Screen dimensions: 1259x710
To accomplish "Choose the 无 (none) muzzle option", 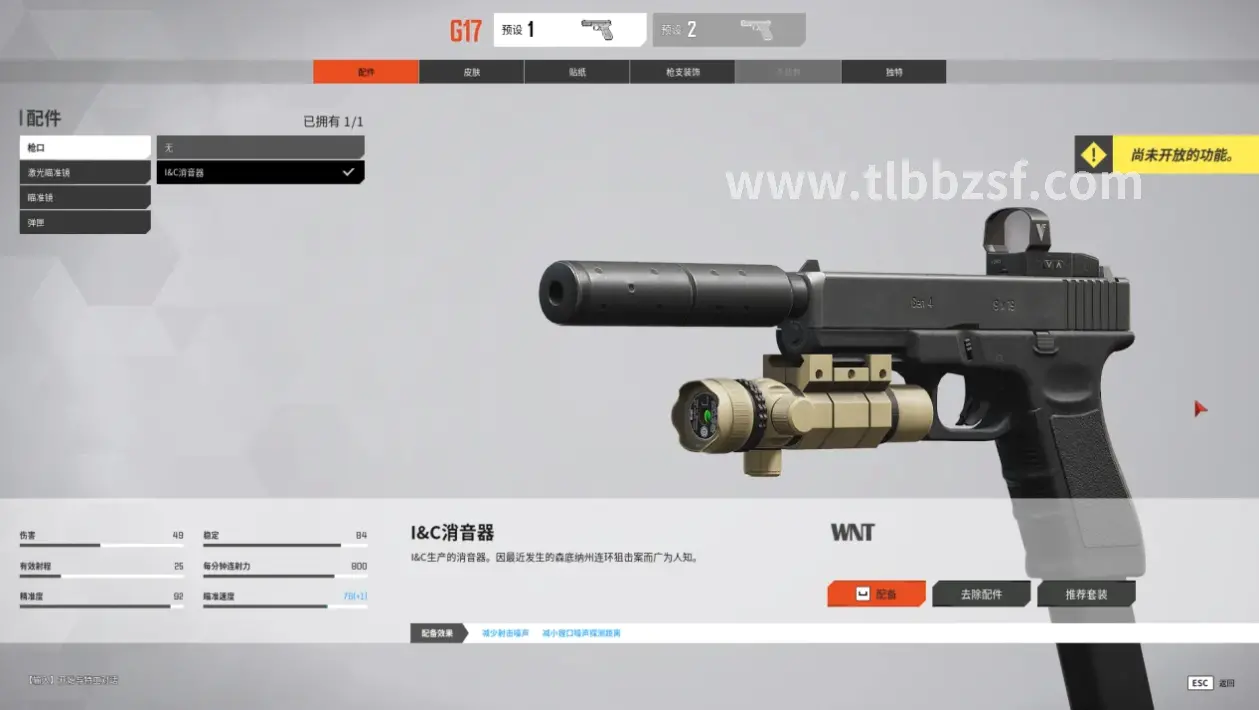I will (x=260, y=148).
